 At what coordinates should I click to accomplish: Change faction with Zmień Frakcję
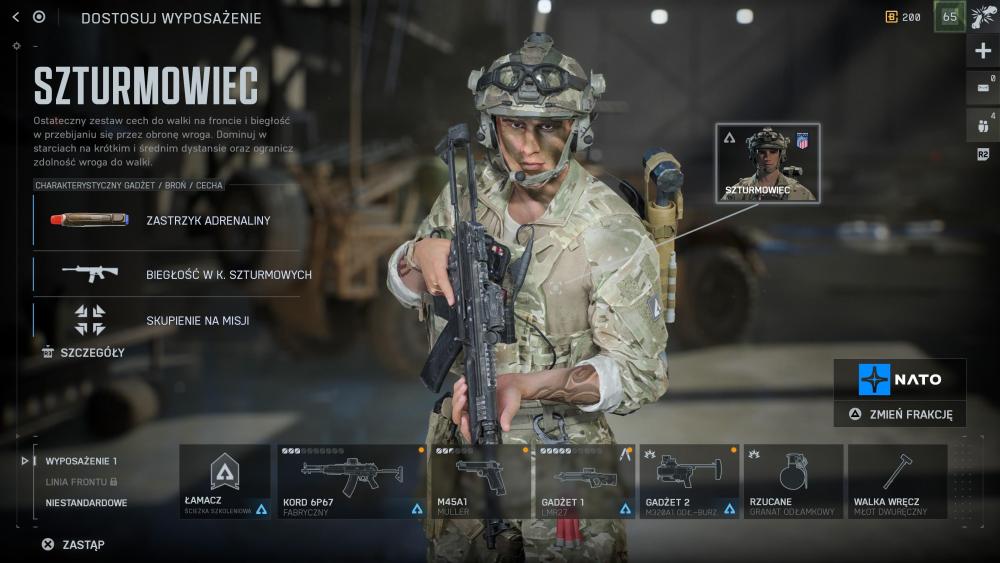point(900,414)
